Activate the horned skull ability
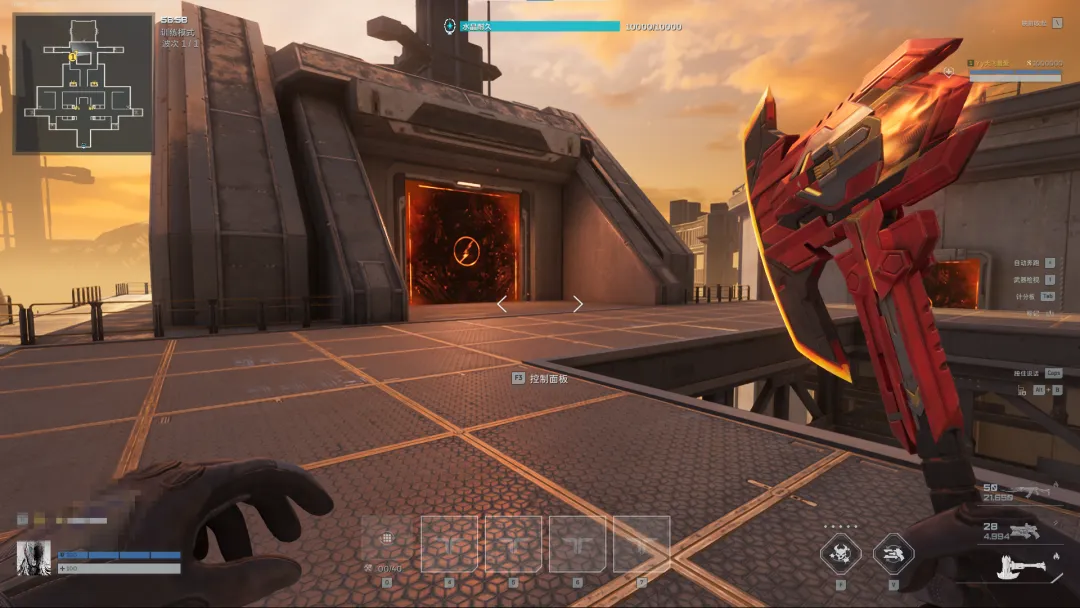 [840, 554]
